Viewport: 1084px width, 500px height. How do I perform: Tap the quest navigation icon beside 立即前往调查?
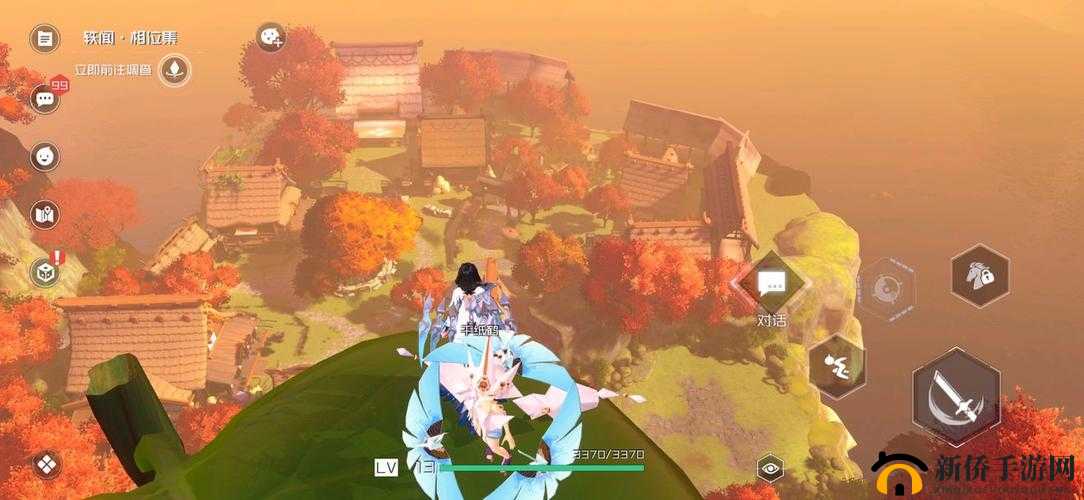pyautogui.click(x=176, y=69)
